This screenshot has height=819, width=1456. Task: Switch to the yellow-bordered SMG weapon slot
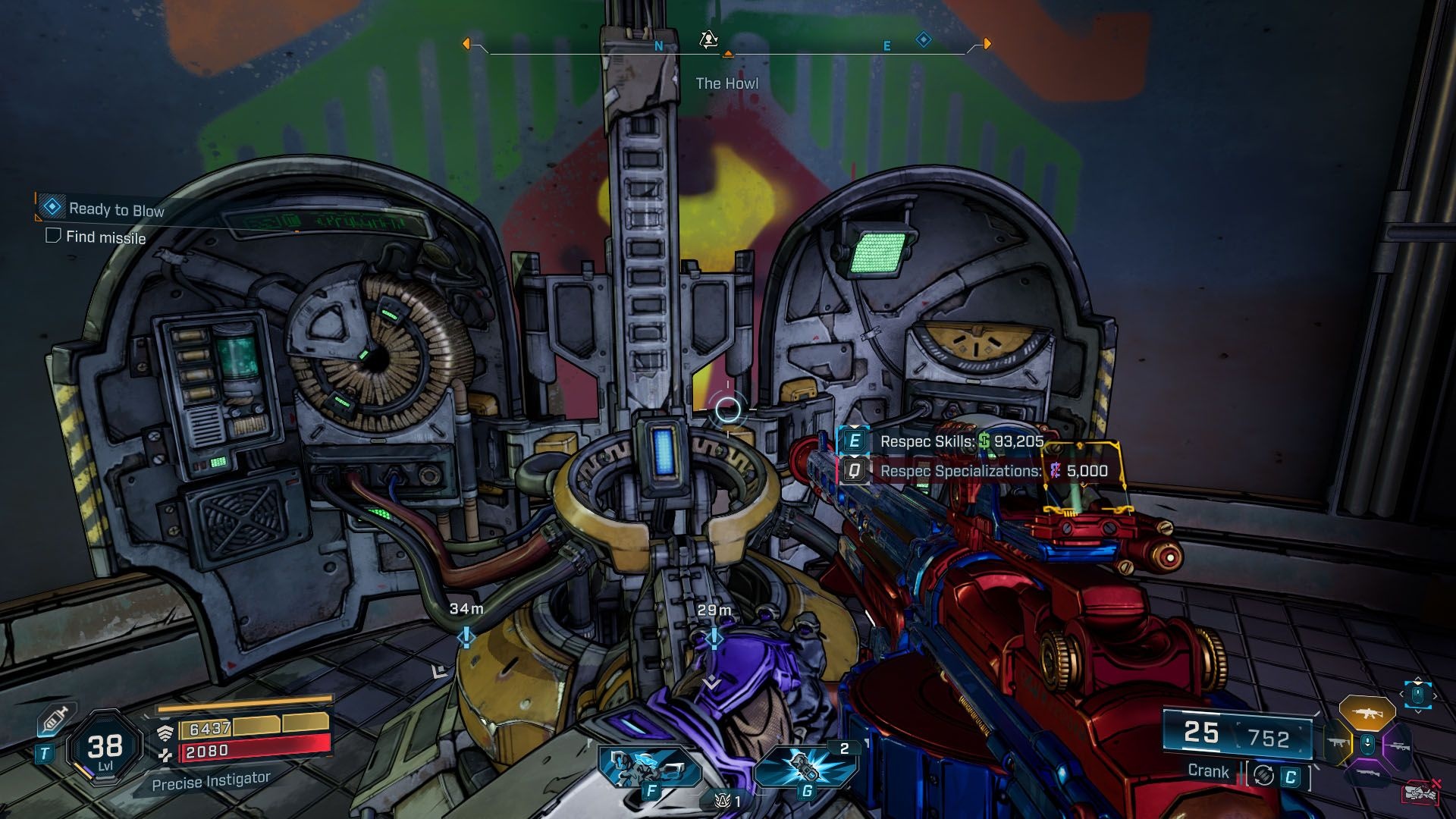tap(1337, 744)
